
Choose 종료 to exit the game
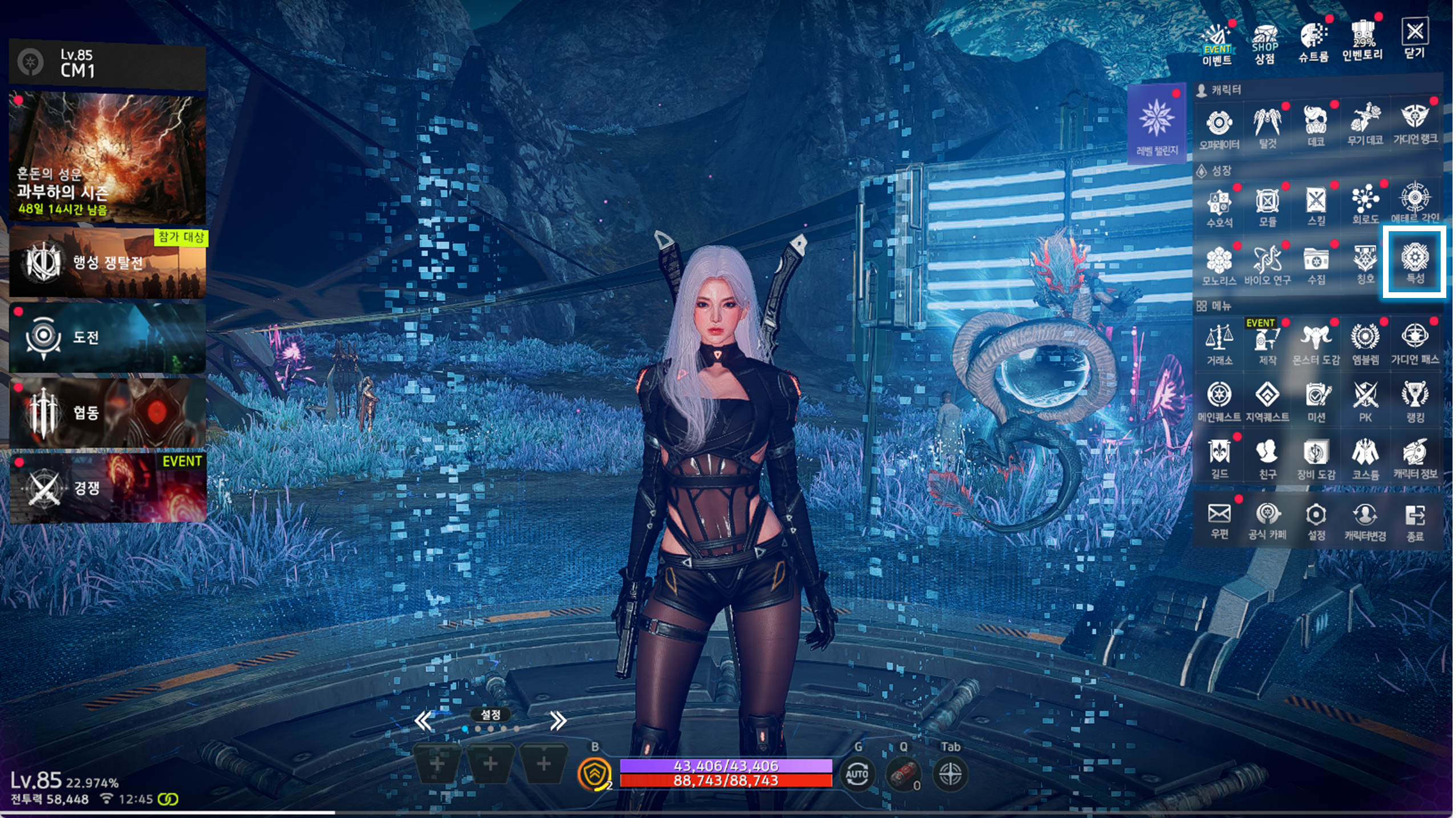(1415, 521)
